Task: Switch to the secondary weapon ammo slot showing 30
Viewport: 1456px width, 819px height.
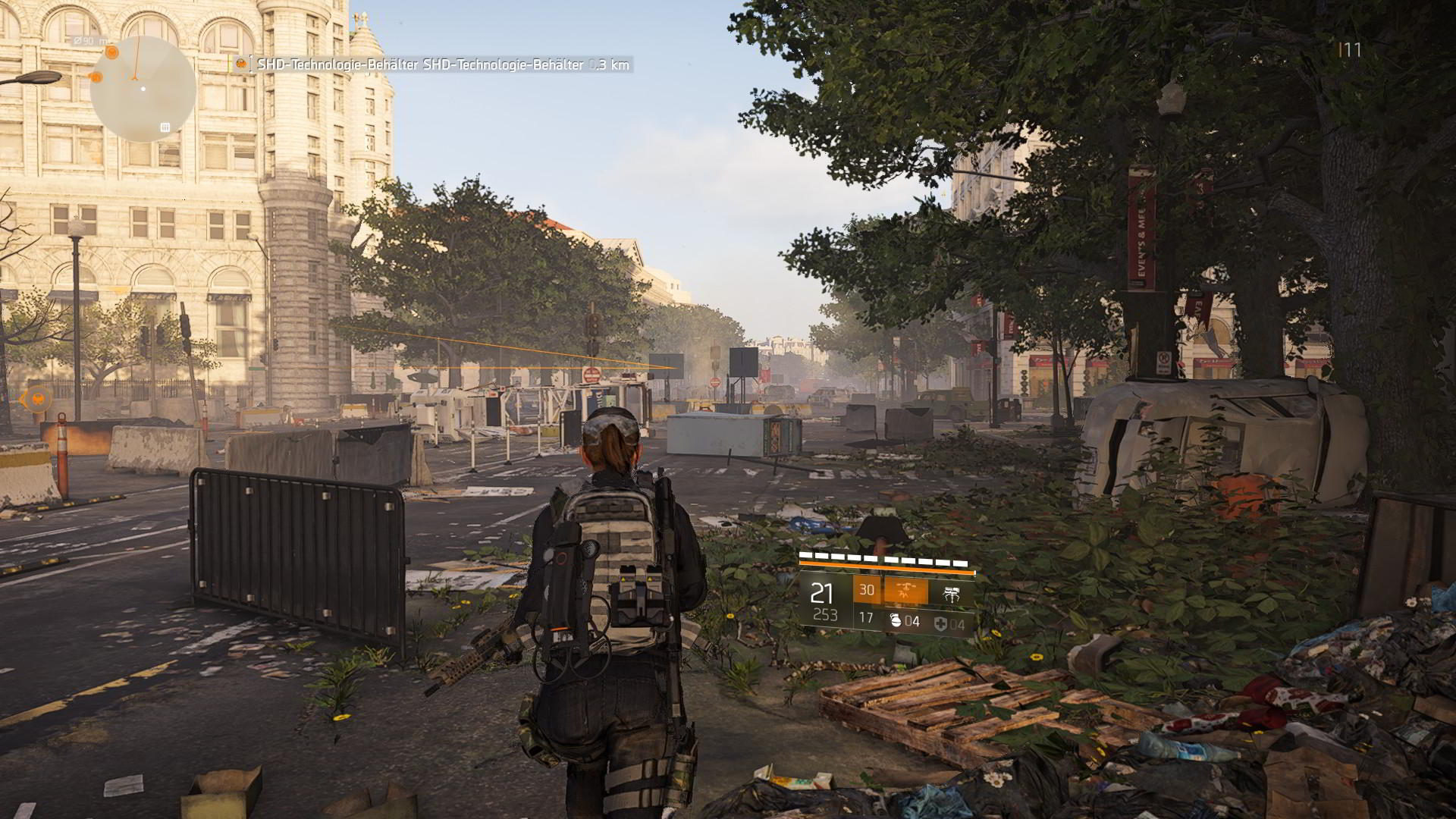Action: pyautogui.click(x=866, y=588)
